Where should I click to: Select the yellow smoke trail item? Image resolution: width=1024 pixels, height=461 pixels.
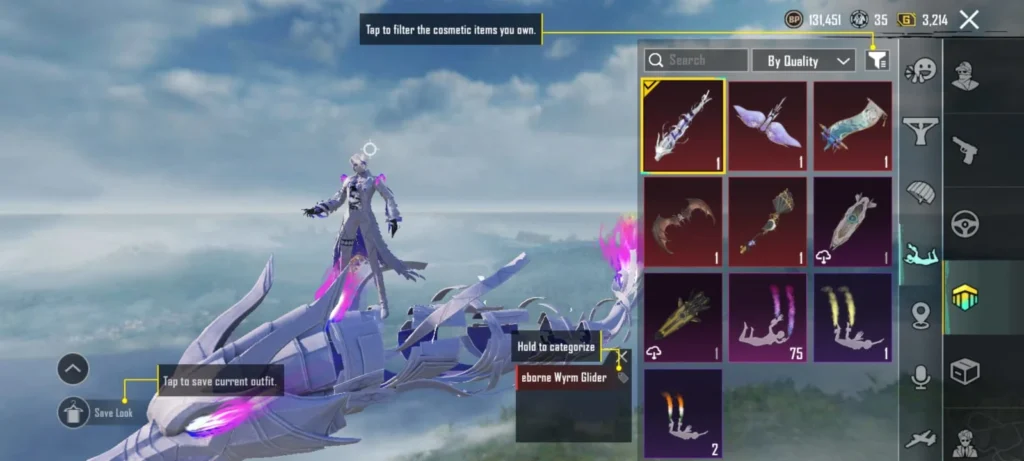(852, 317)
